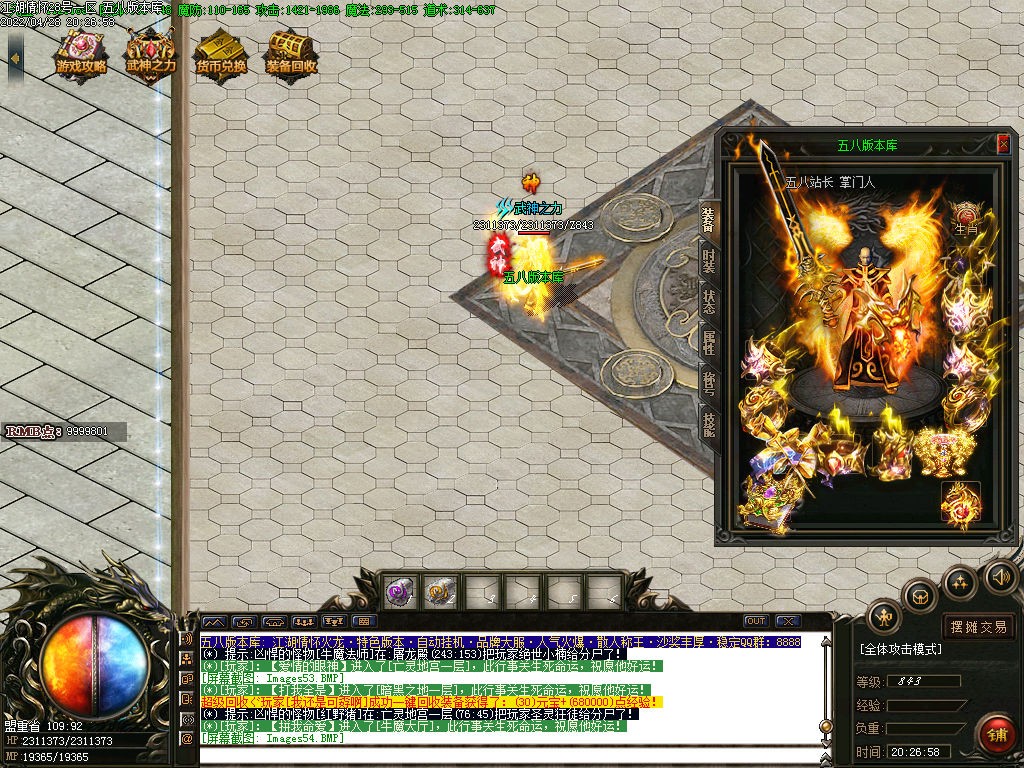Open the 游戏攻略 game guide
1024x768 pixels.
81,56
